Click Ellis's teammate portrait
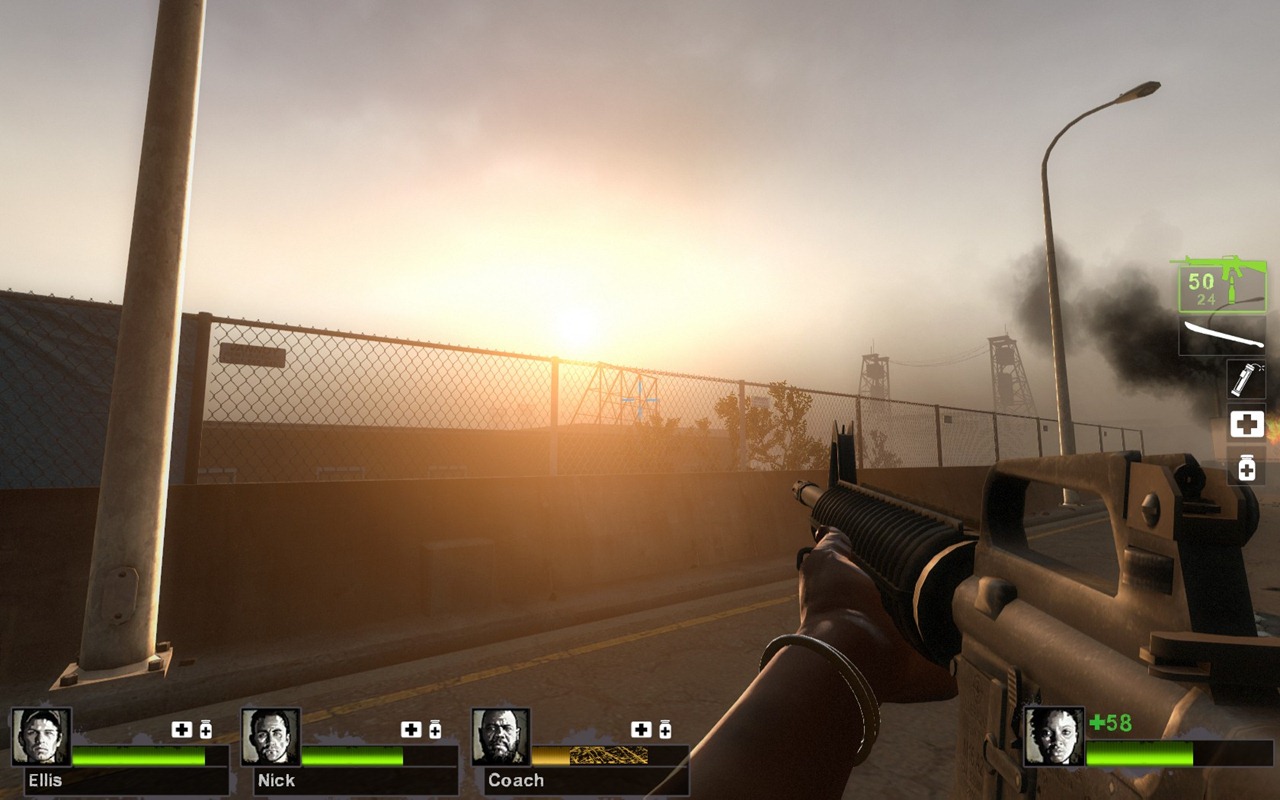This screenshot has width=1280, height=800. tap(42, 737)
